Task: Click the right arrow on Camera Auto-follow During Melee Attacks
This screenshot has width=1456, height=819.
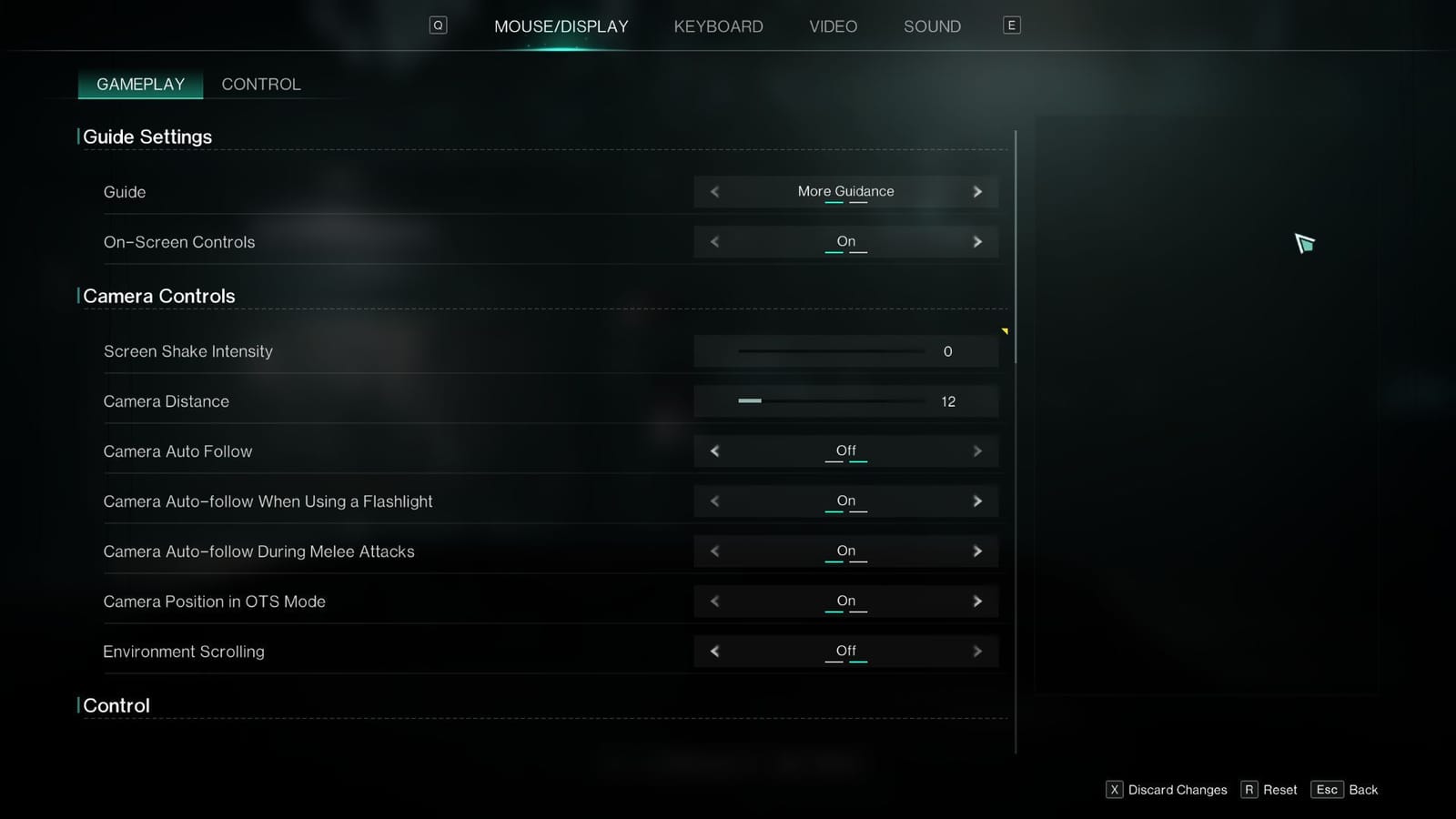Action: click(977, 551)
